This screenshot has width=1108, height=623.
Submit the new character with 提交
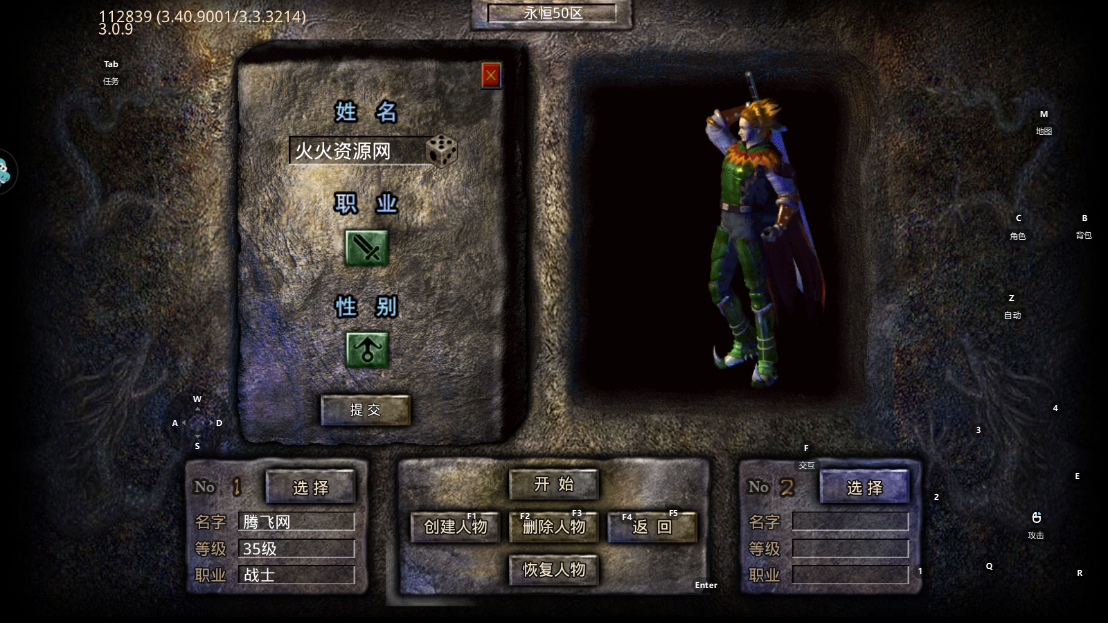click(x=365, y=410)
